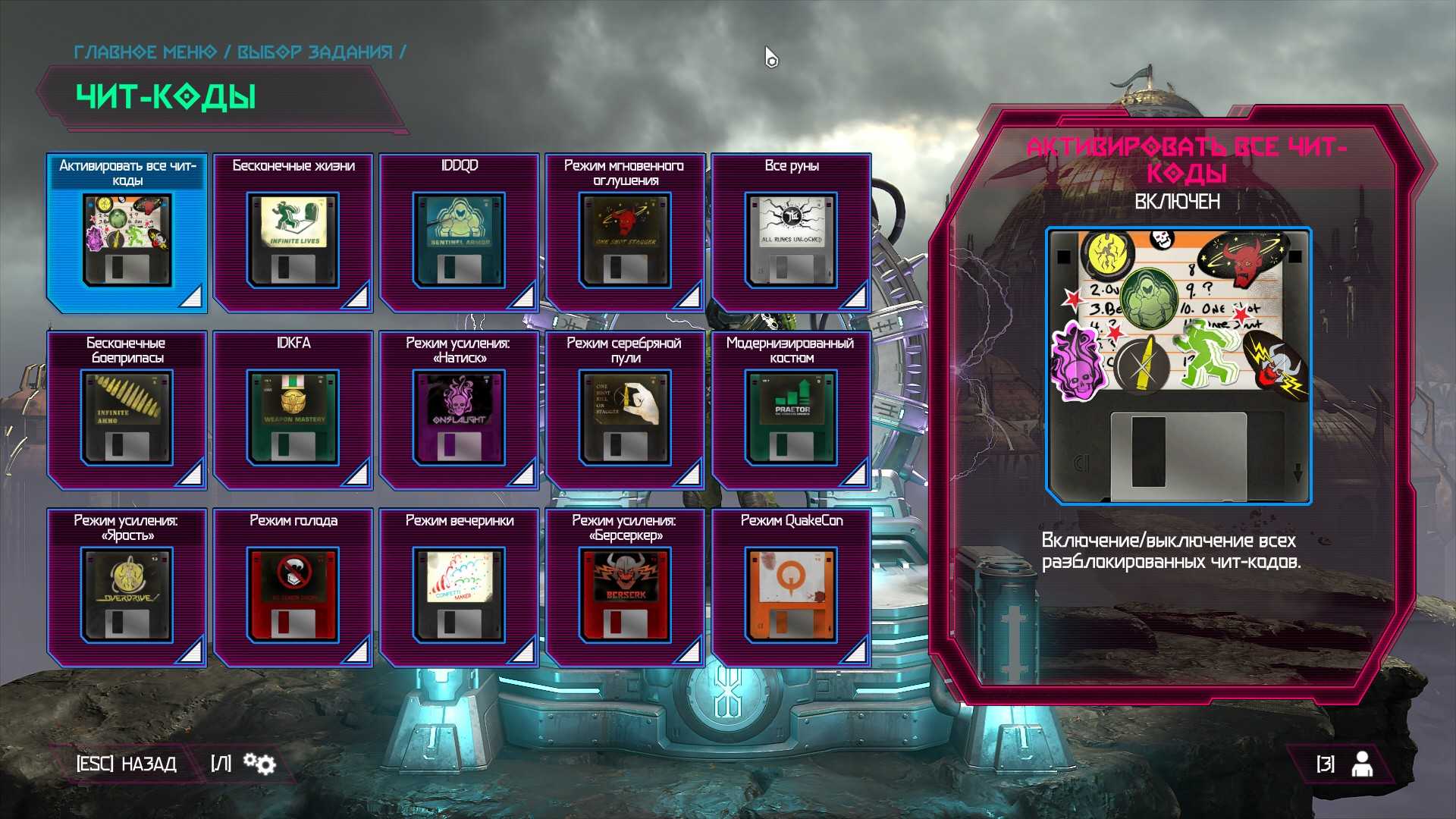Select the «Ярость» Overdrive mode tile
1456x819 pixels.
tap(127, 588)
